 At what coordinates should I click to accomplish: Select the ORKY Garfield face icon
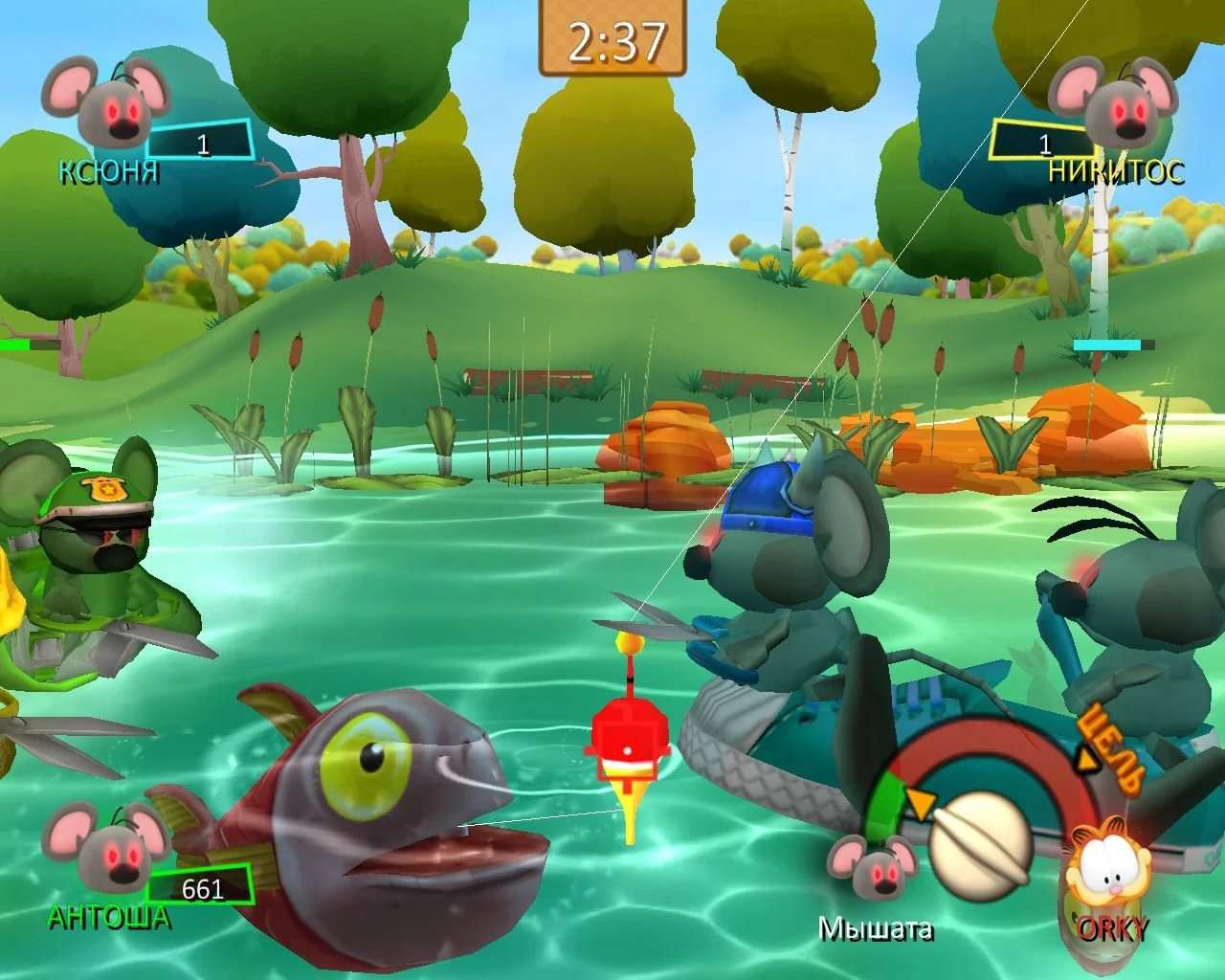[x=1108, y=870]
